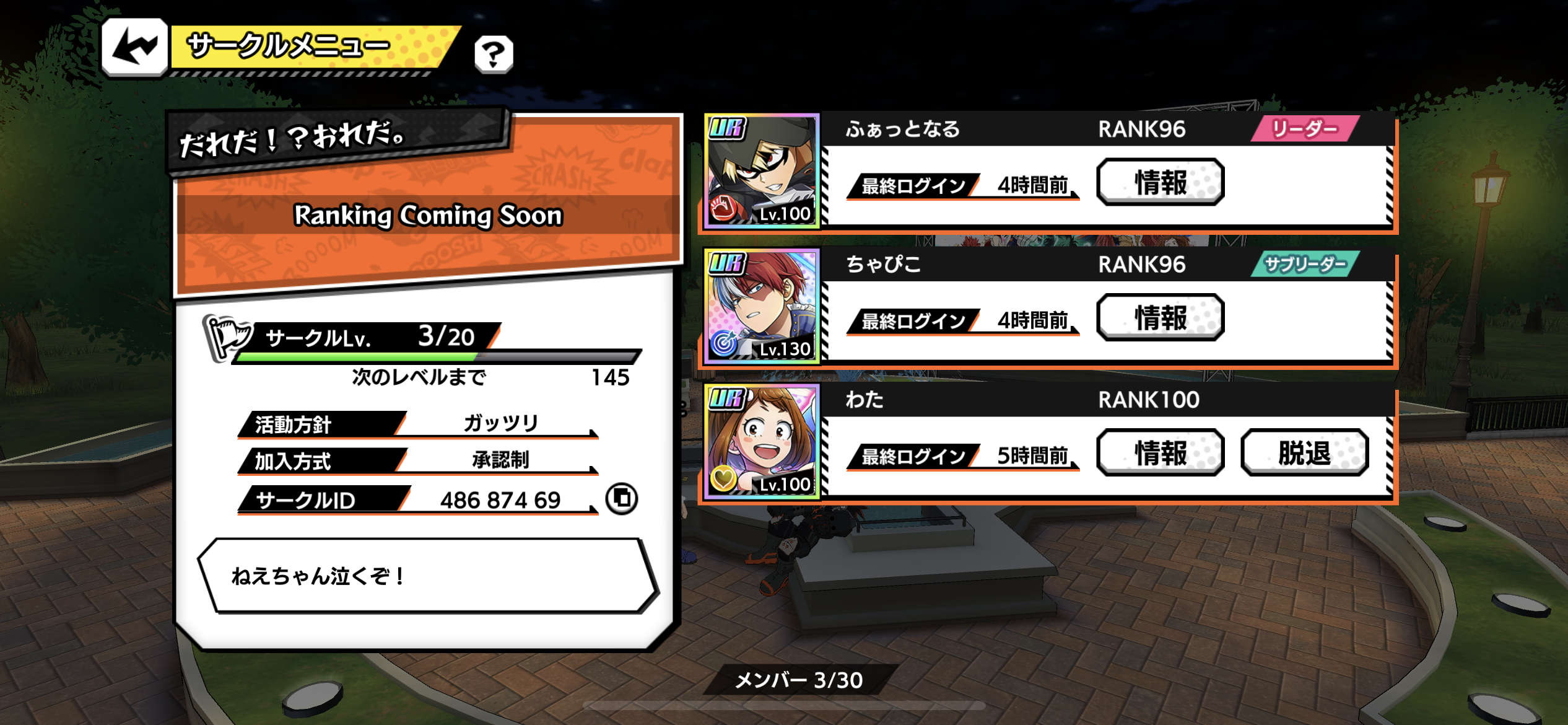The height and width of the screenshot is (725, 1568).
Task: Choose わた's brown-haired girl portrait
Action: (762, 441)
